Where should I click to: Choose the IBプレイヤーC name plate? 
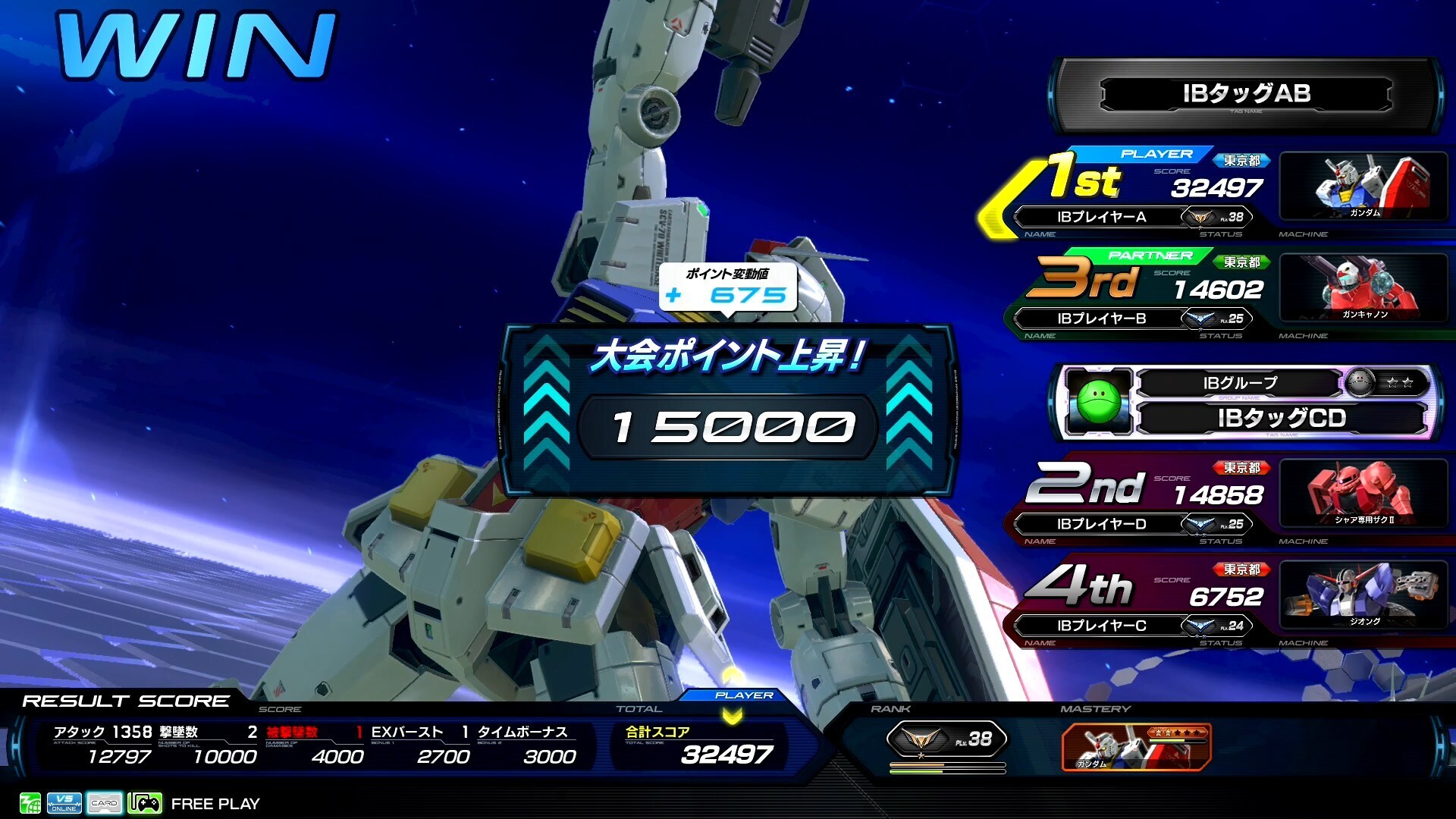point(1102,626)
